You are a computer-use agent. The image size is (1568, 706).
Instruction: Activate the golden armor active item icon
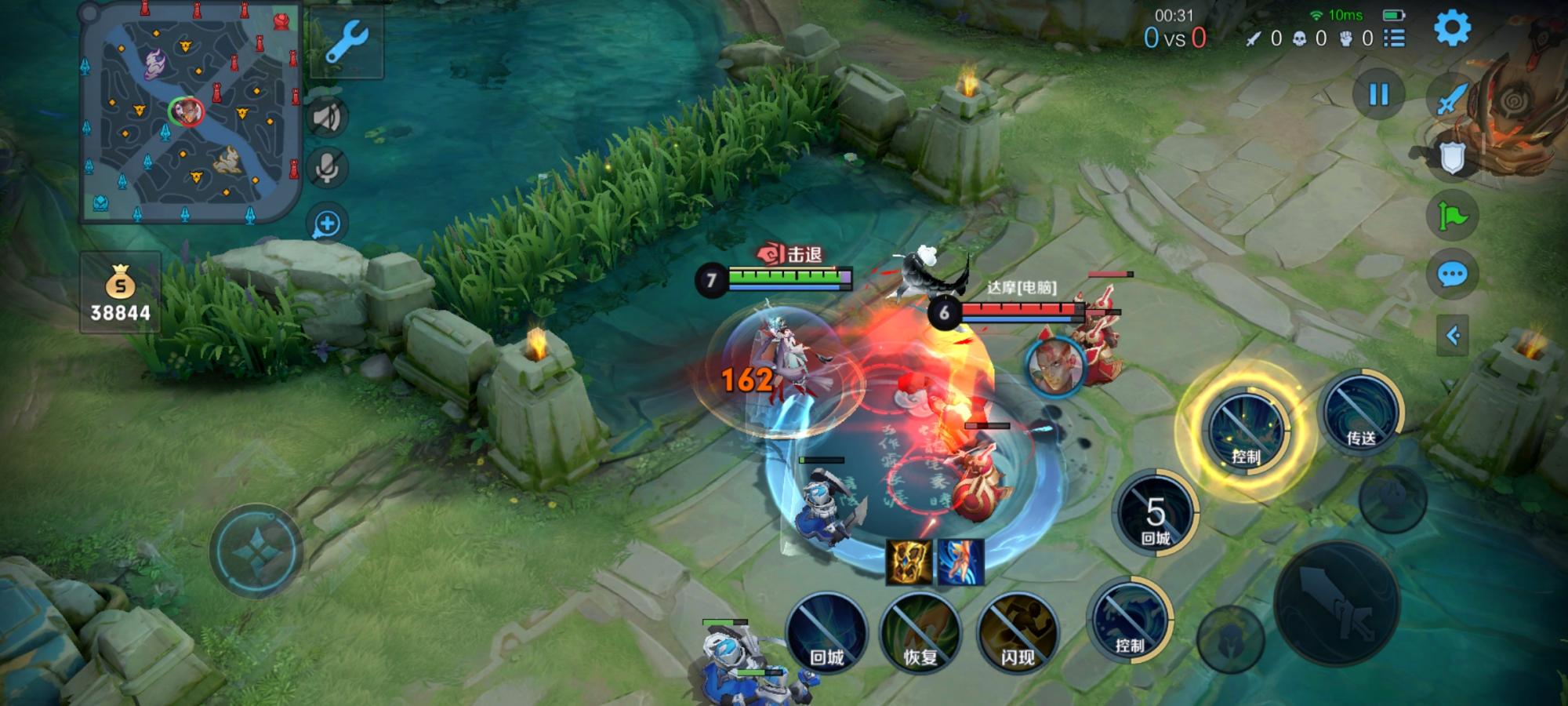[909, 561]
